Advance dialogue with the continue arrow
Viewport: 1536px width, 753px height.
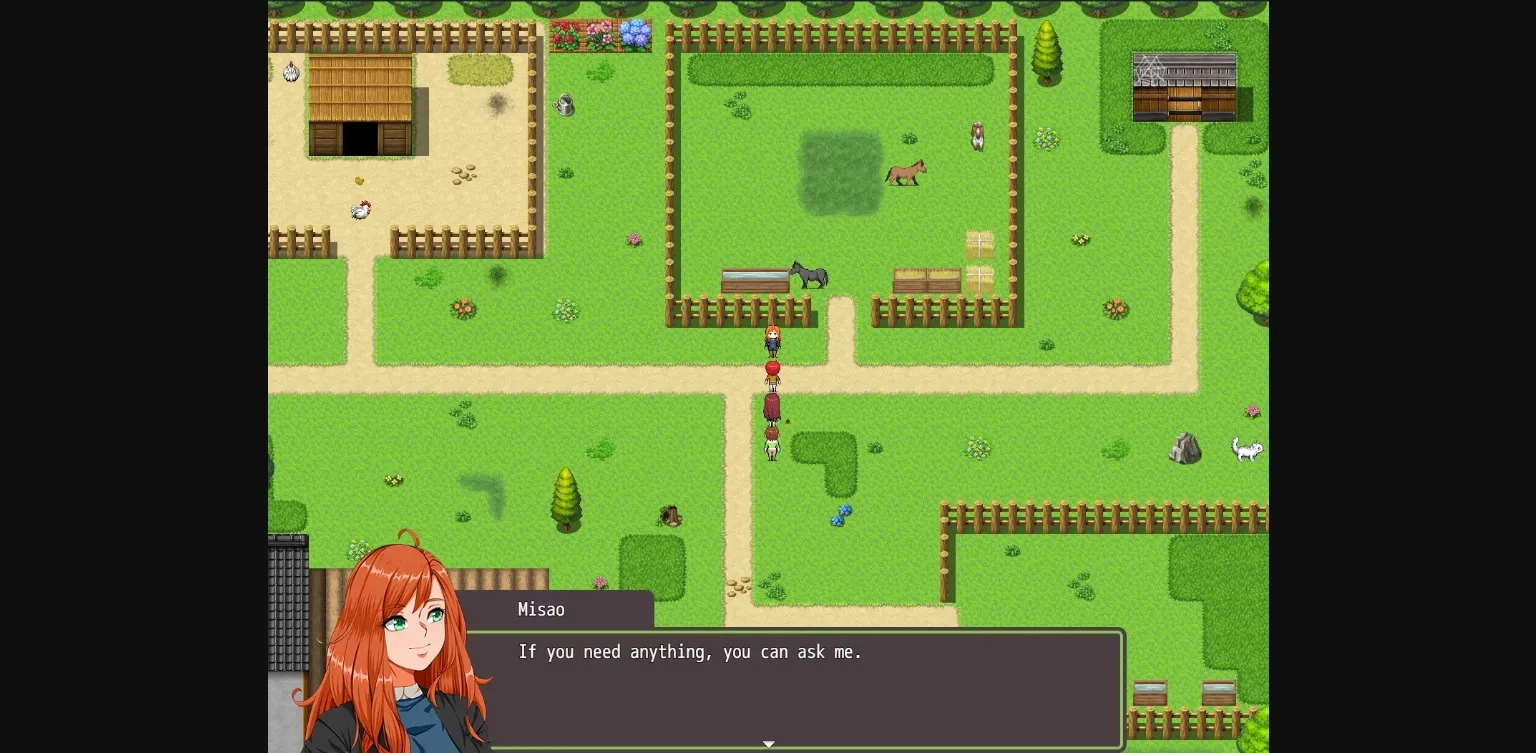pyautogui.click(x=768, y=744)
